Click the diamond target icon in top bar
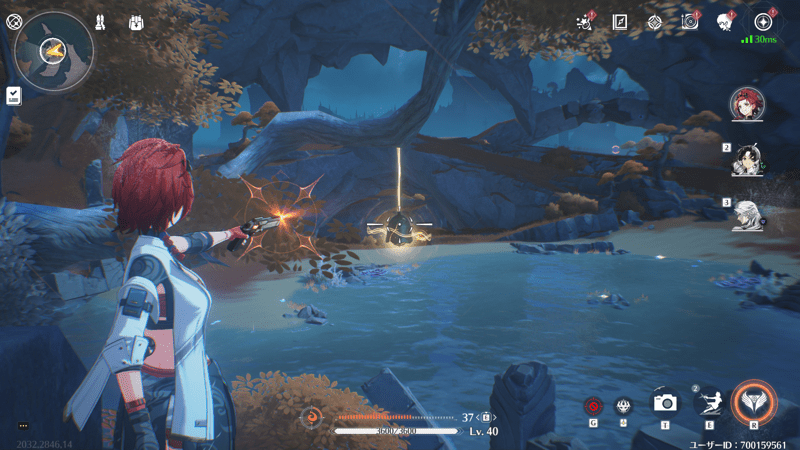Image resolution: width=800 pixels, height=450 pixels. point(654,21)
